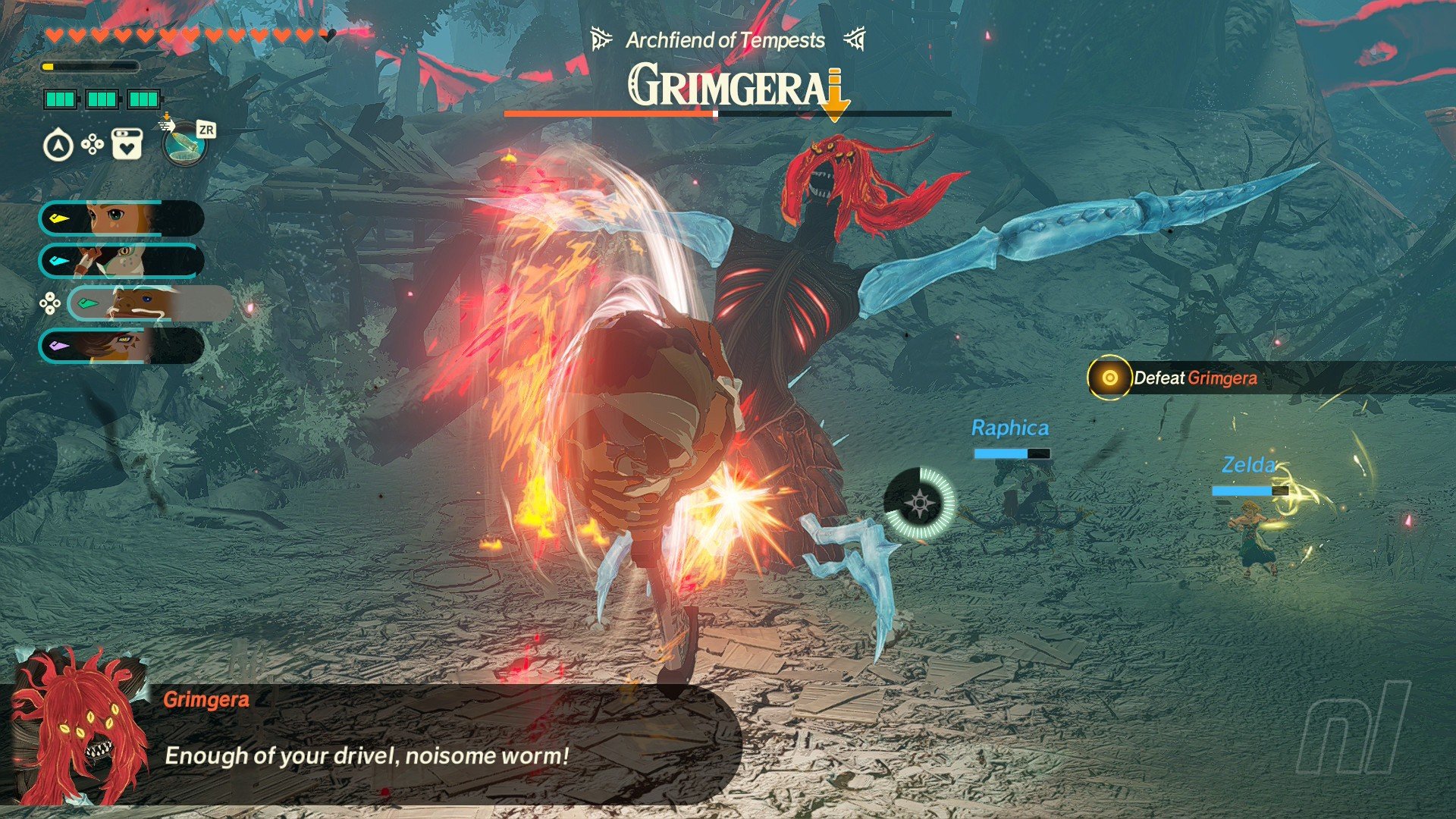The image size is (1456, 819).
Task: Pick the yellow-eyed Gerudo character portrait
Action: coord(121,346)
